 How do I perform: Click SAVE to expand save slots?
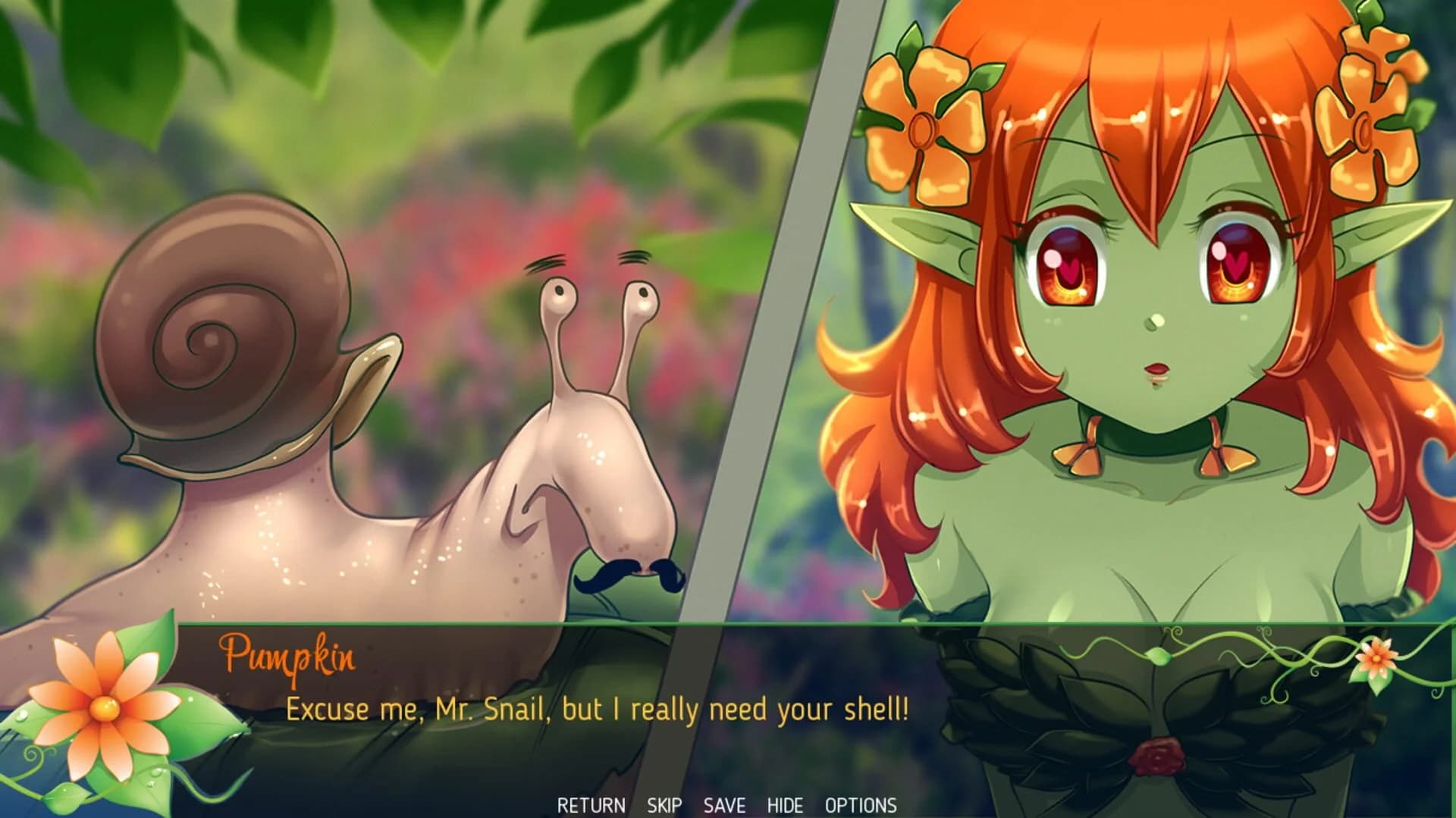tap(723, 806)
